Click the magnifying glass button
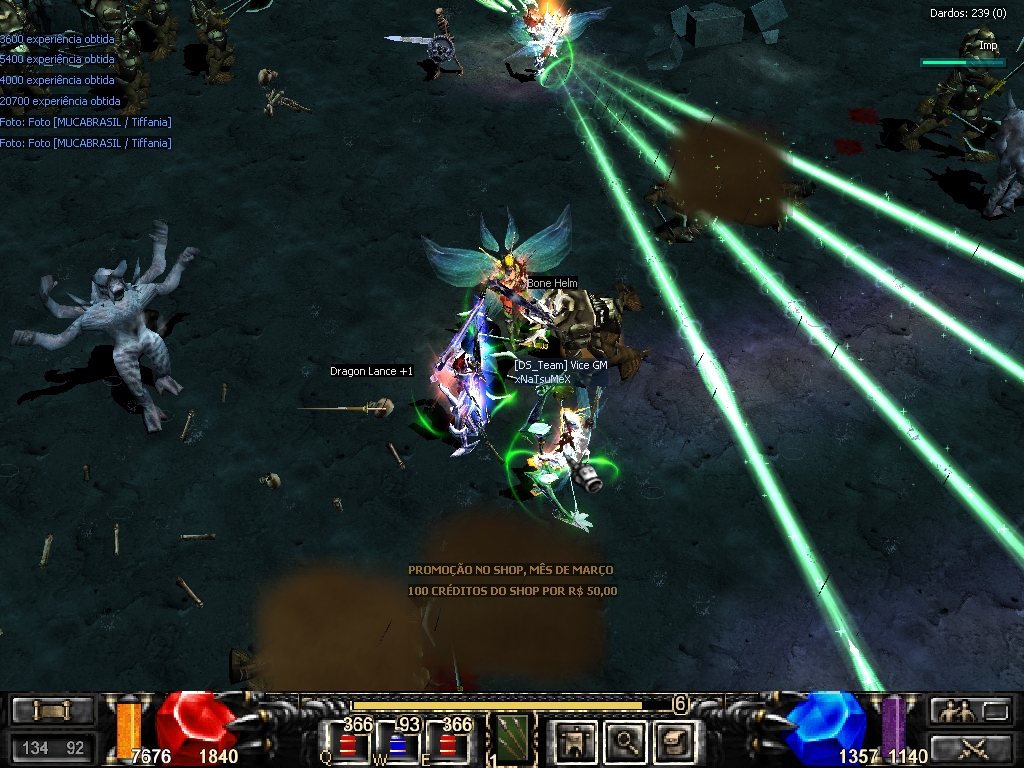Viewport: 1024px width, 768px height. pyautogui.click(x=626, y=741)
